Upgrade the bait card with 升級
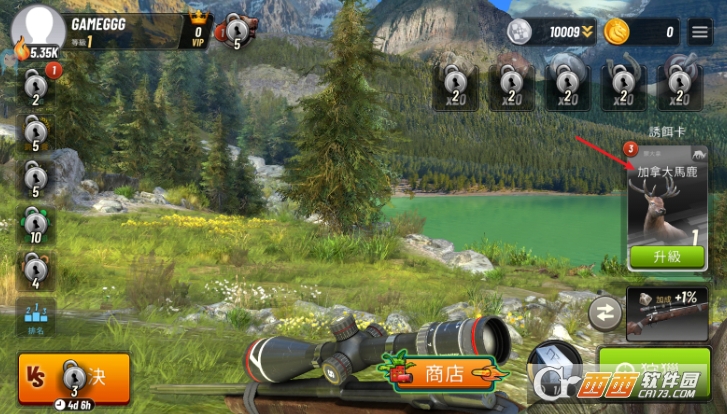The height and width of the screenshot is (414, 727). tap(666, 256)
